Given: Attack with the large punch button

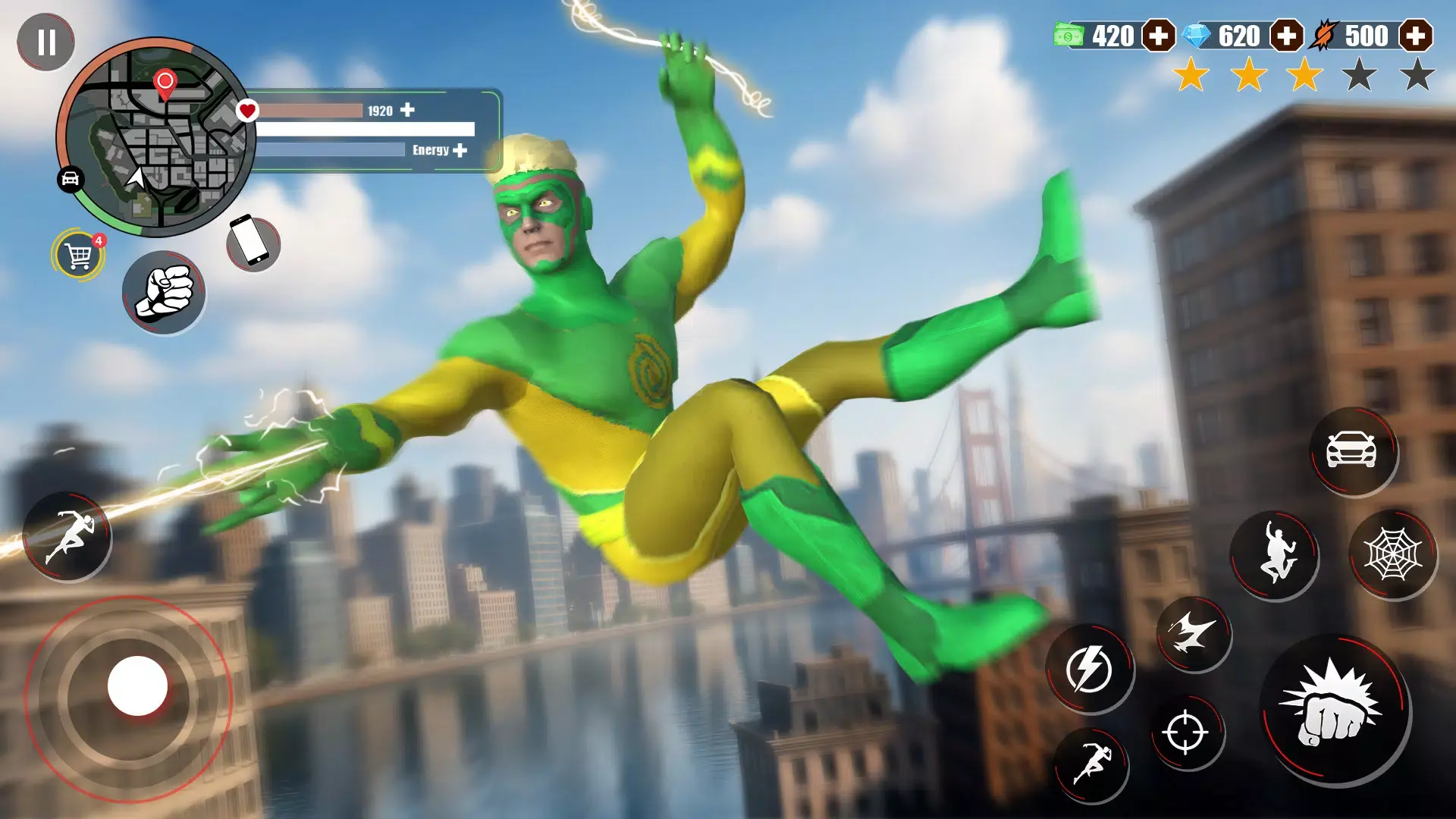Looking at the screenshot, I should (1334, 709).
